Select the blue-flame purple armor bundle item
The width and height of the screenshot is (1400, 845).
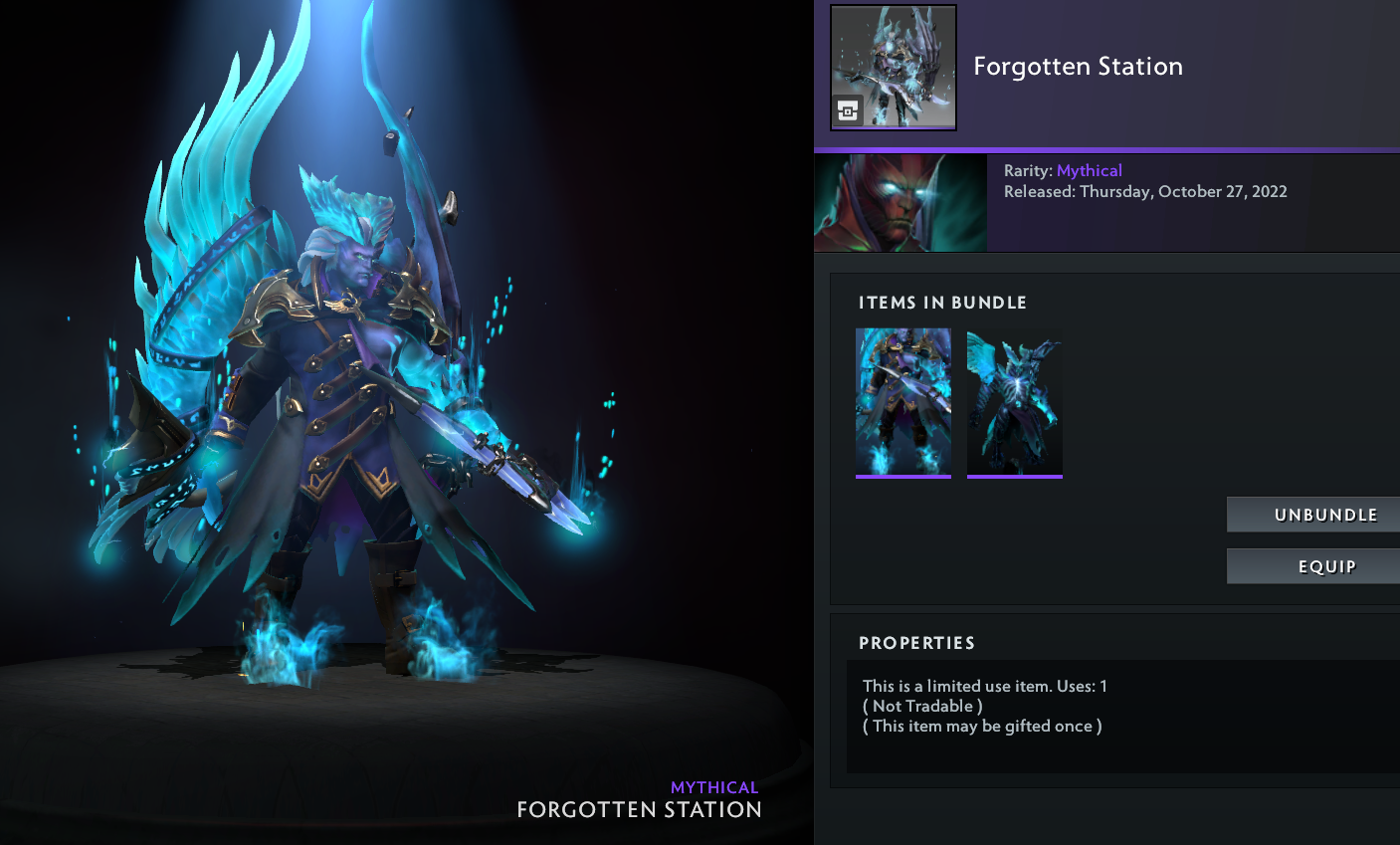(x=903, y=403)
